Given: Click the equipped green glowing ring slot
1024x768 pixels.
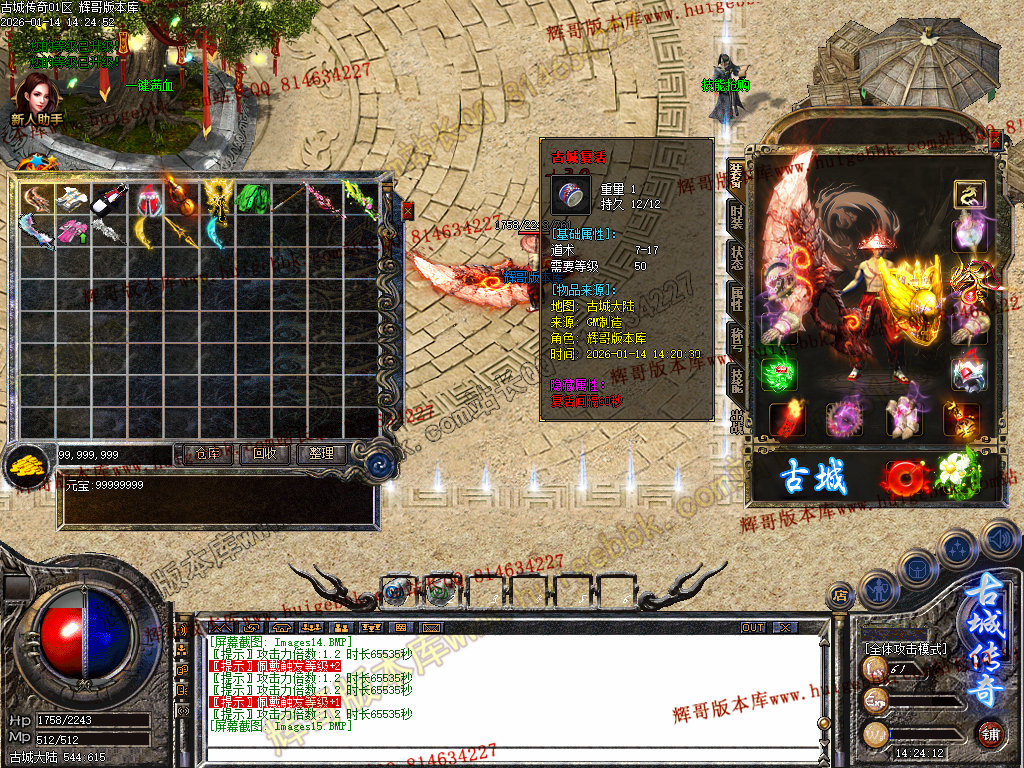Looking at the screenshot, I should 777,373.
